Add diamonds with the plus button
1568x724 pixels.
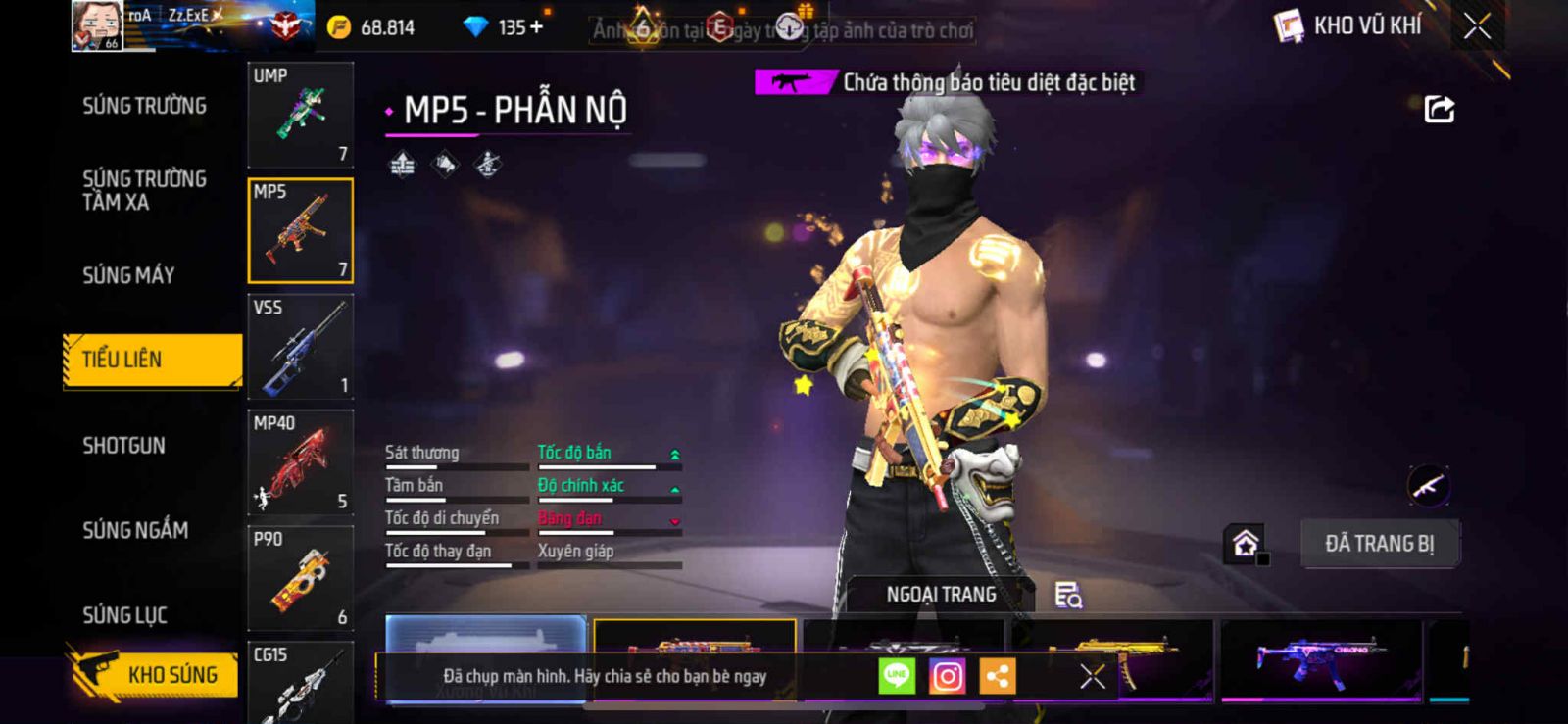(x=535, y=27)
